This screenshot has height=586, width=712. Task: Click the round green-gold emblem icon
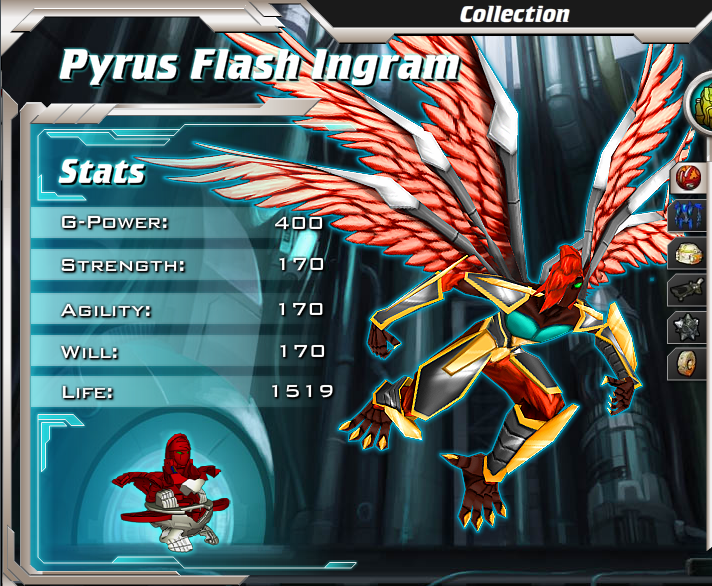click(700, 102)
